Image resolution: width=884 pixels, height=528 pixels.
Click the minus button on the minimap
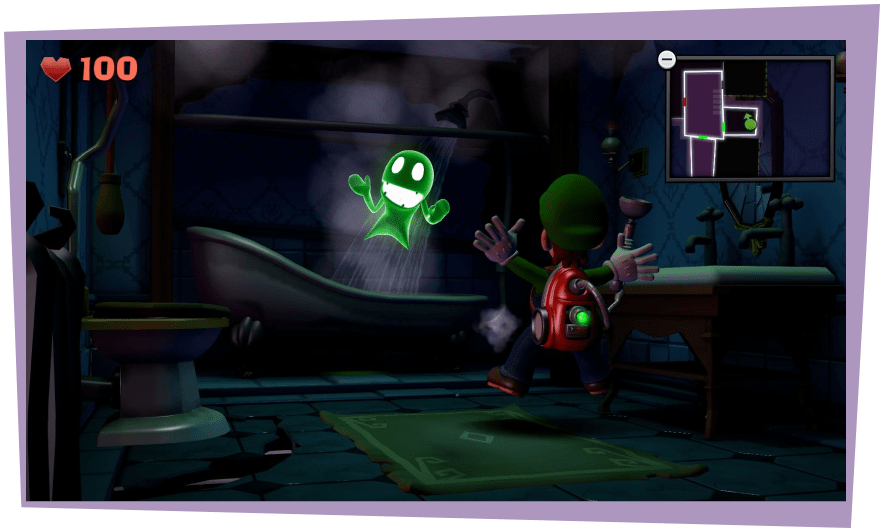coord(667,60)
